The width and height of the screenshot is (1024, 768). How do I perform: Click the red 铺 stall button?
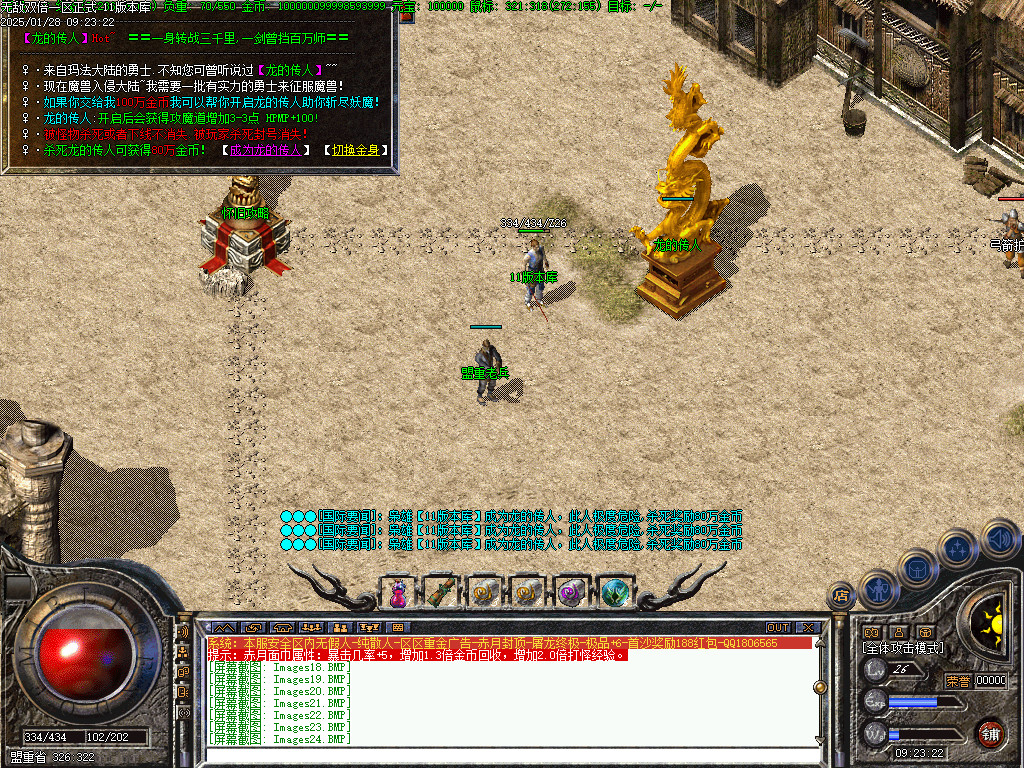point(990,732)
